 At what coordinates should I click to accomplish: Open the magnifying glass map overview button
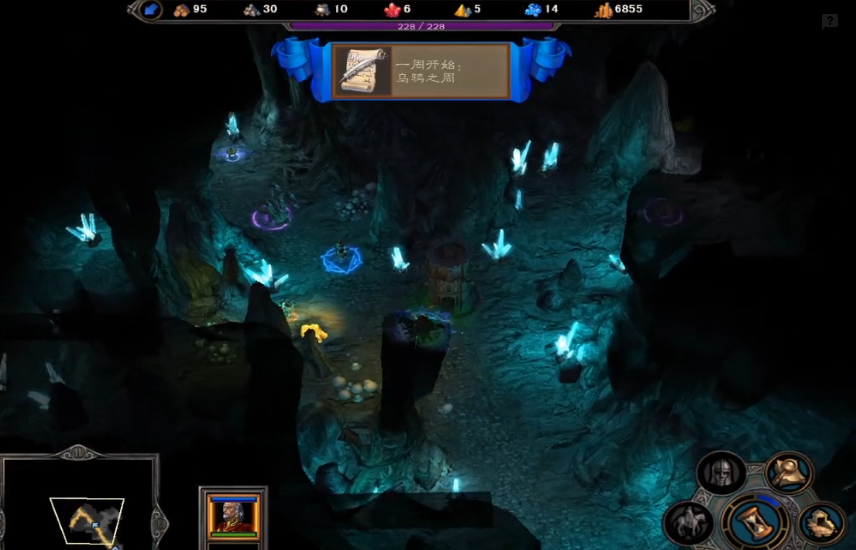[788, 471]
